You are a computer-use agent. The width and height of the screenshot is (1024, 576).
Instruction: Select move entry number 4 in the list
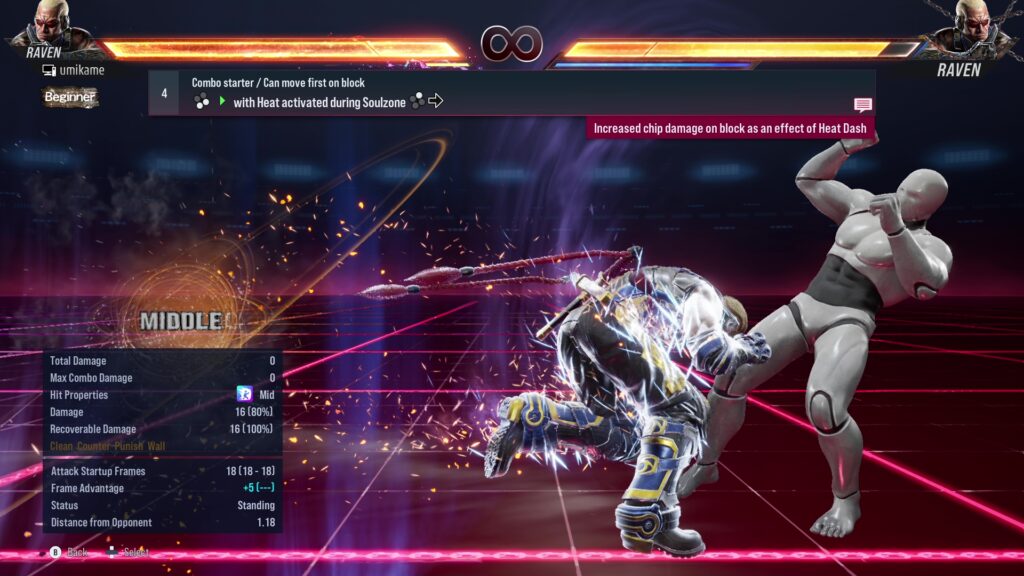[164, 92]
